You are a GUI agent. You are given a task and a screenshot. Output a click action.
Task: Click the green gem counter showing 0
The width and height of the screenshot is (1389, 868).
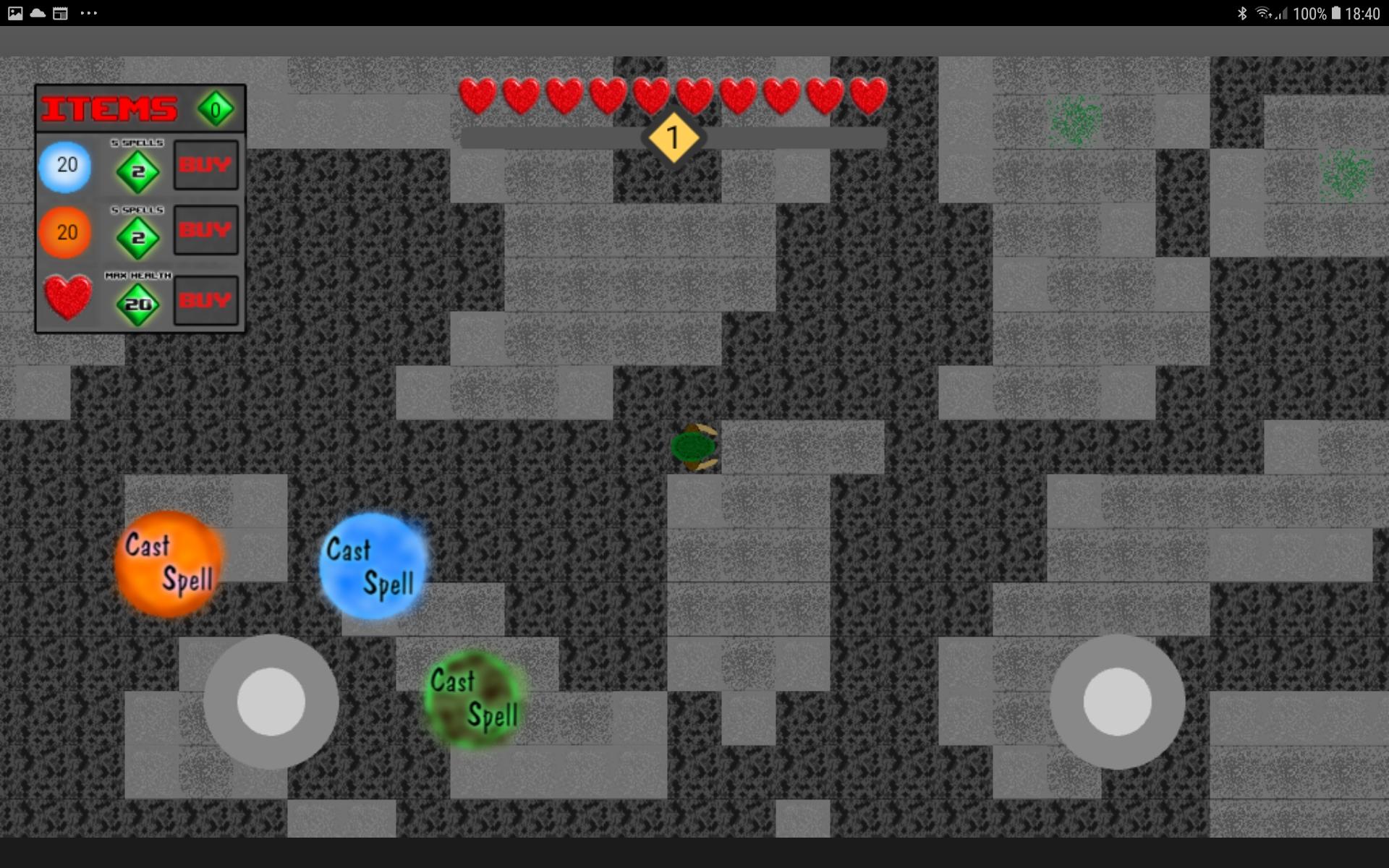point(215,109)
